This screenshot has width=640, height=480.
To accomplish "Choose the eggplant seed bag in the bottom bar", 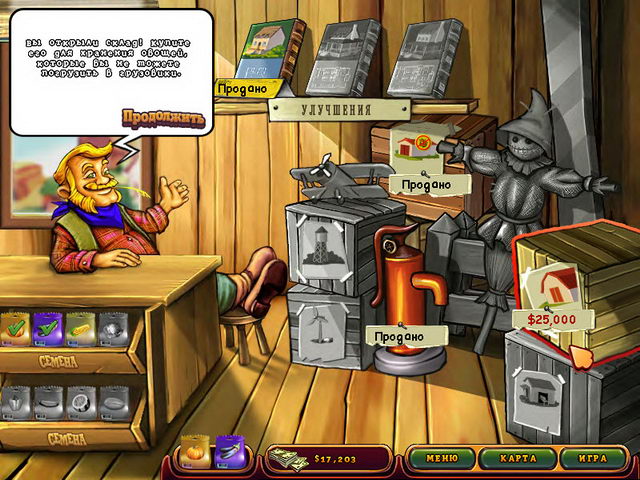I will (x=231, y=453).
